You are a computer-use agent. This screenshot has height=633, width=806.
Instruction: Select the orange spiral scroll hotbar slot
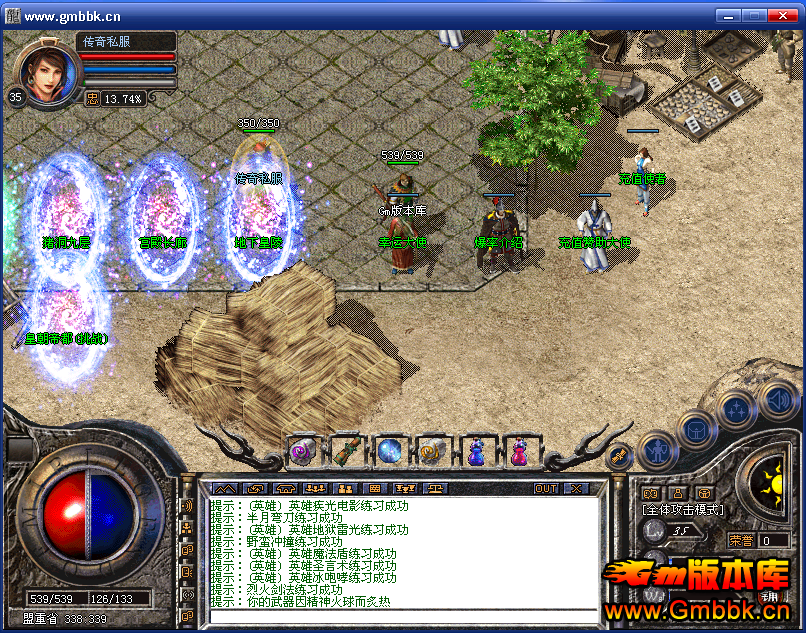(x=432, y=452)
